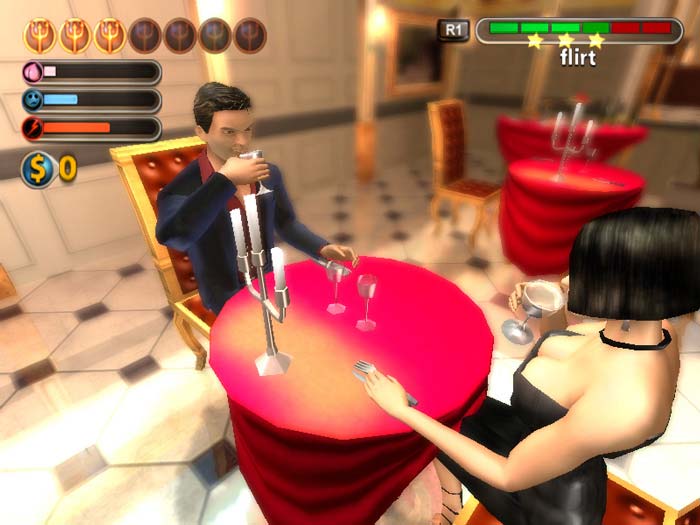The width and height of the screenshot is (700, 525).
Task: Choose the flirt action label
Action: point(578,59)
